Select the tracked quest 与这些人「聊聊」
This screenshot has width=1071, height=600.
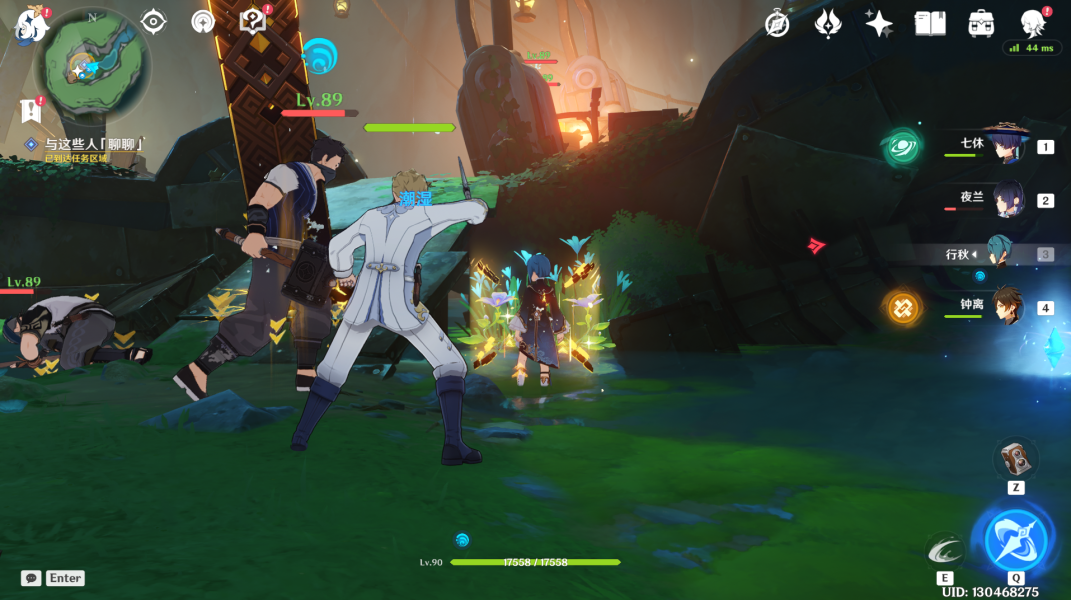pyautogui.click(x=93, y=144)
